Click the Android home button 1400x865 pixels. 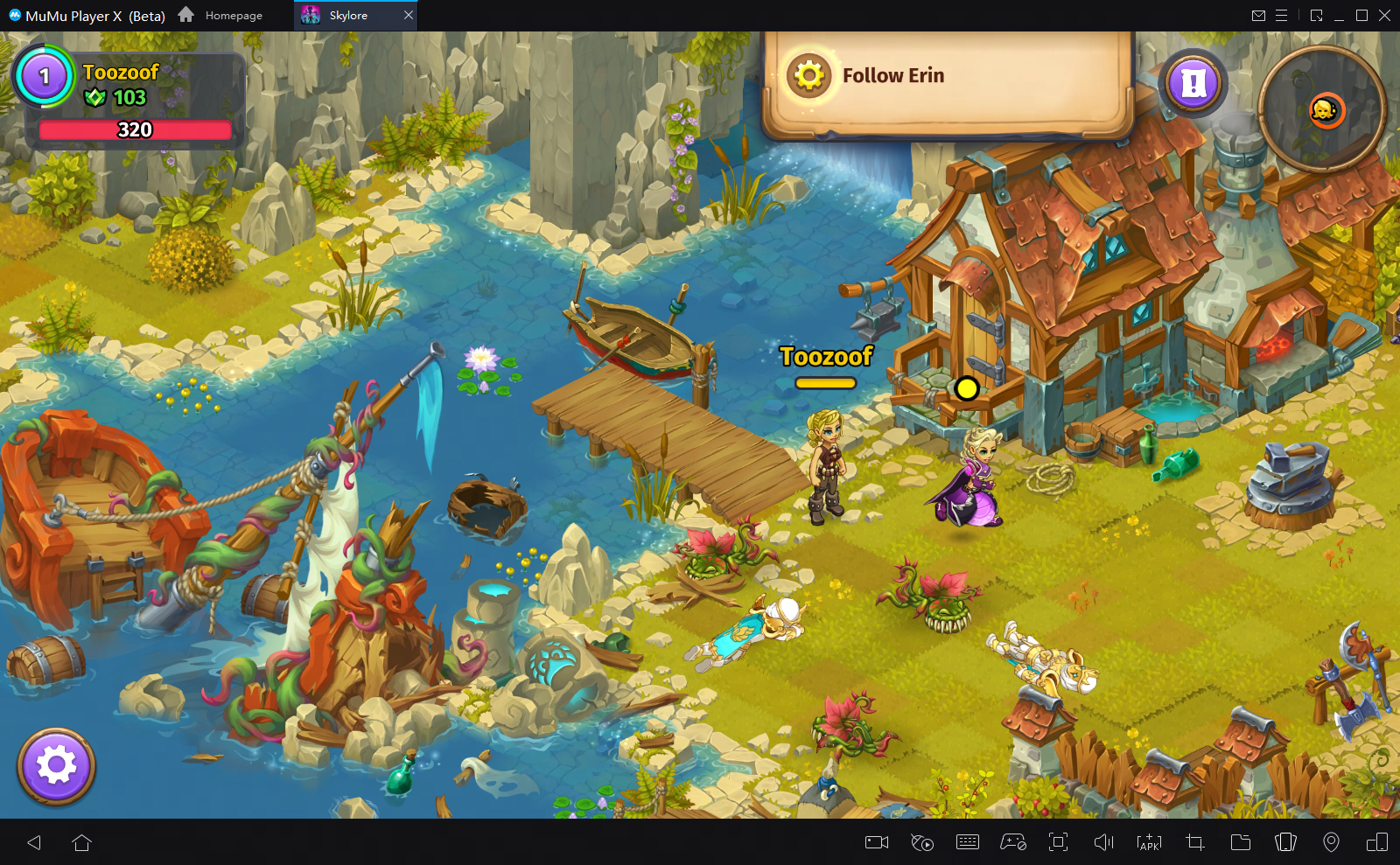click(x=82, y=842)
